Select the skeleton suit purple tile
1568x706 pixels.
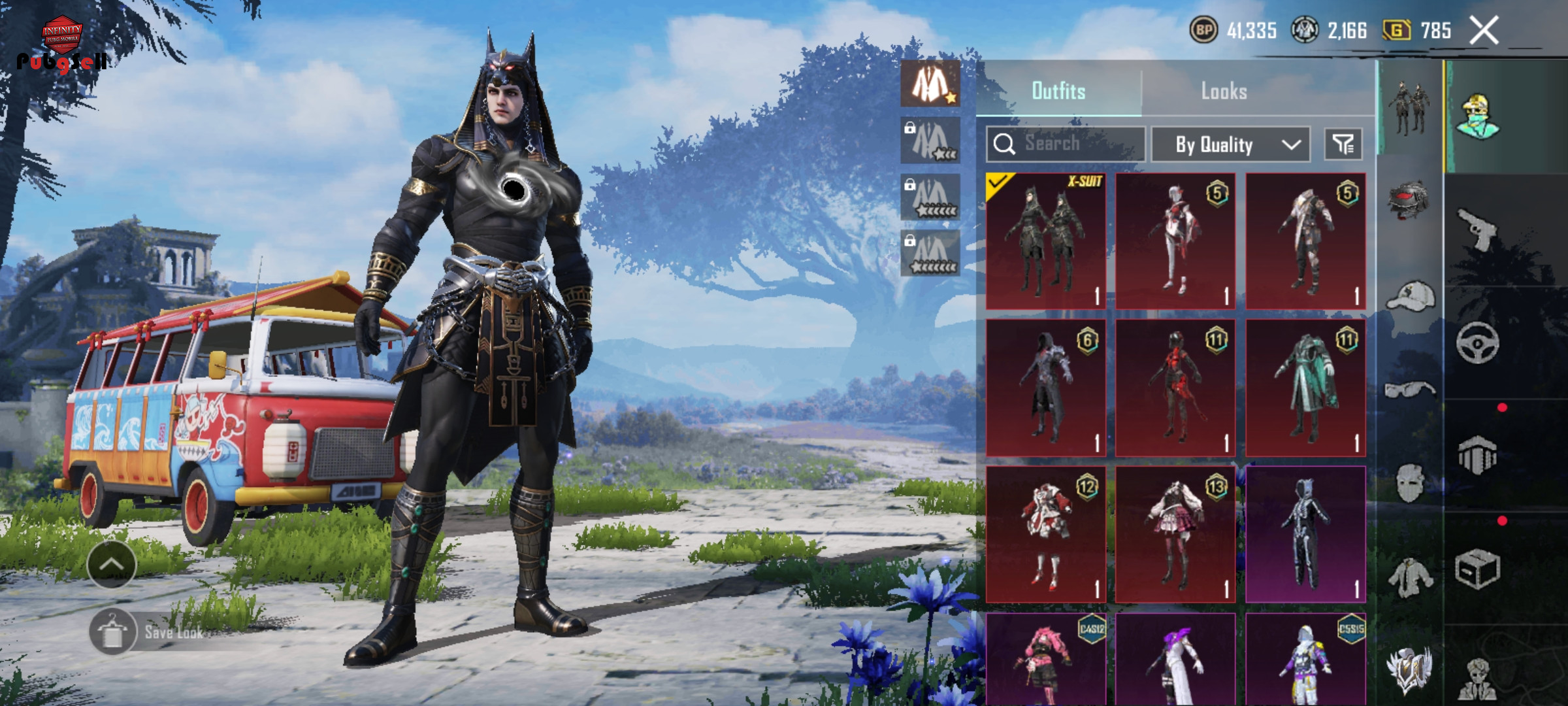point(1305,534)
